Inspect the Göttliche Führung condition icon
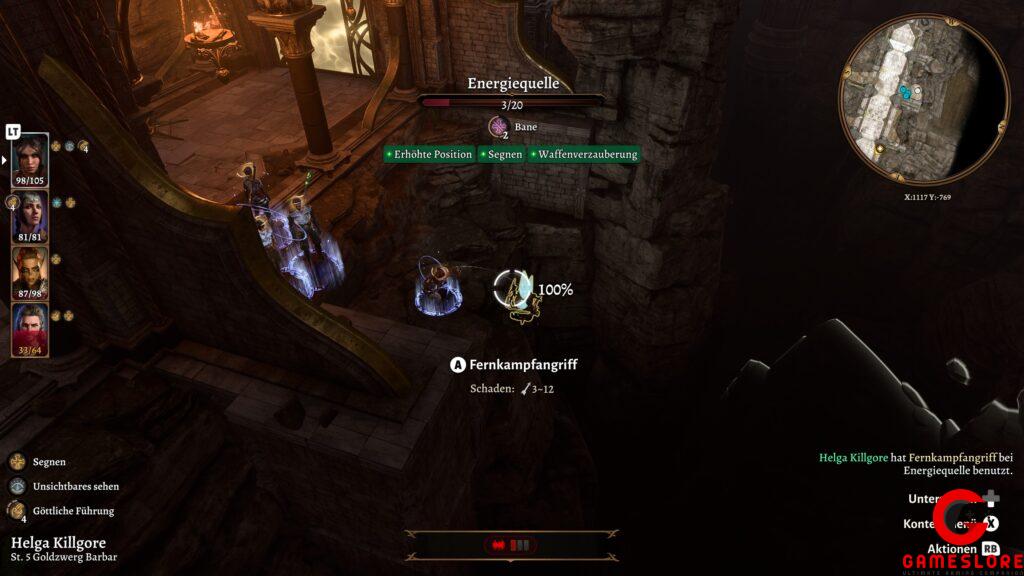The image size is (1024, 576). coord(17,511)
